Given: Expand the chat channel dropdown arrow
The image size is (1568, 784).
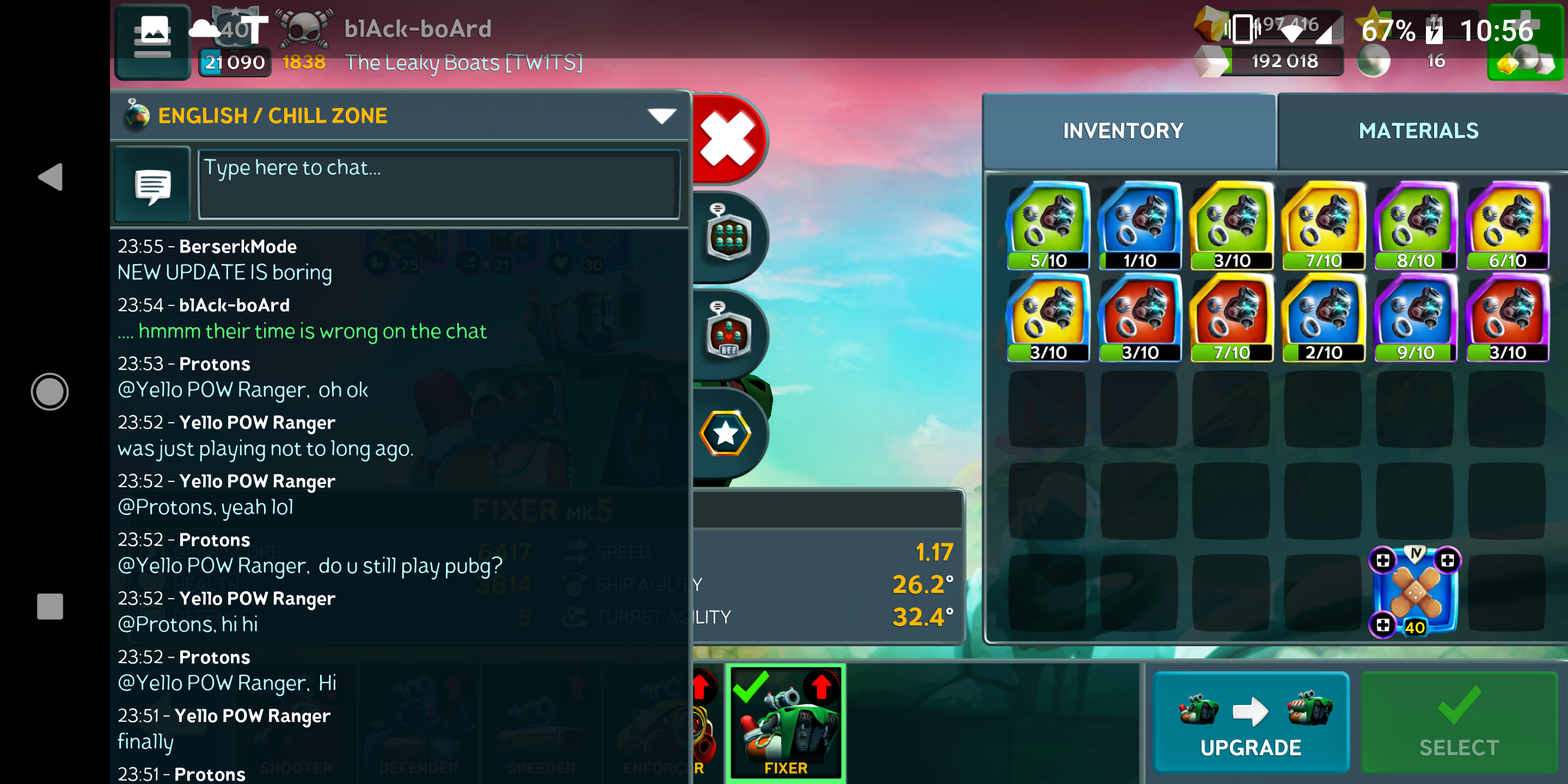Looking at the screenshot, I should click(663, 115).
